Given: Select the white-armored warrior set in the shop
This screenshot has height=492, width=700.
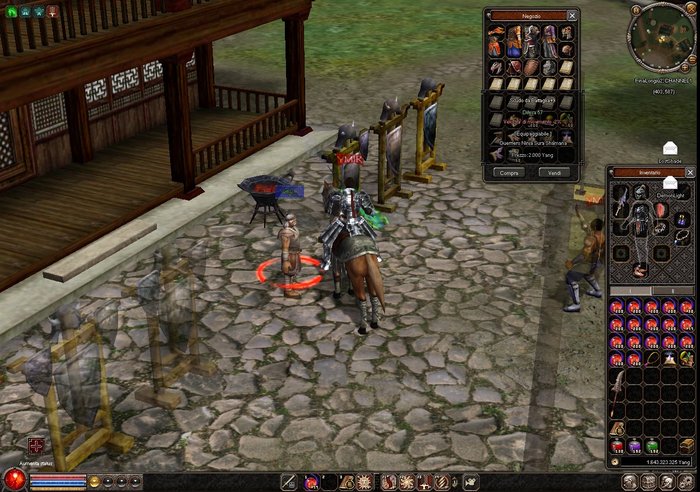Looking at the screenshot, I should pyautogui.click(x=531, y=41).
